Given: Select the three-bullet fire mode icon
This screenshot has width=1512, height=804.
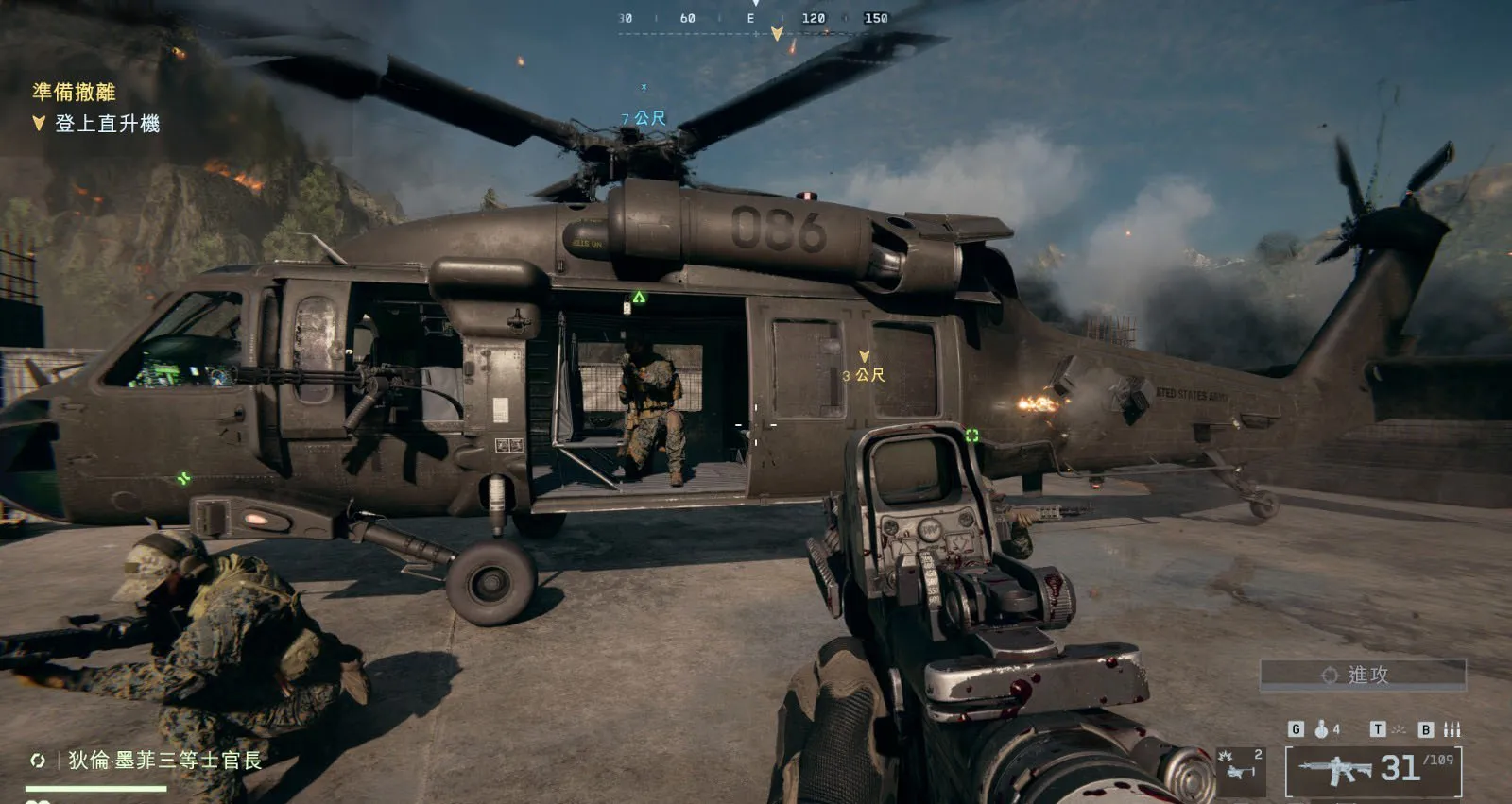Looking at the screenshot, I should 1452,729.
